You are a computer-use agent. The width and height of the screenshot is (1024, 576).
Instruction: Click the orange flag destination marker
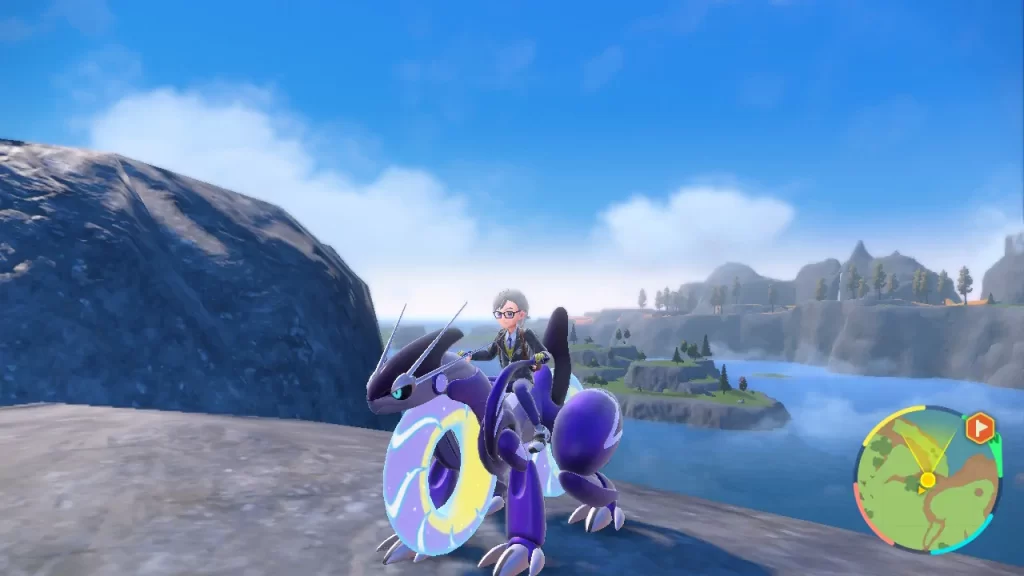[x=980, y=428]
